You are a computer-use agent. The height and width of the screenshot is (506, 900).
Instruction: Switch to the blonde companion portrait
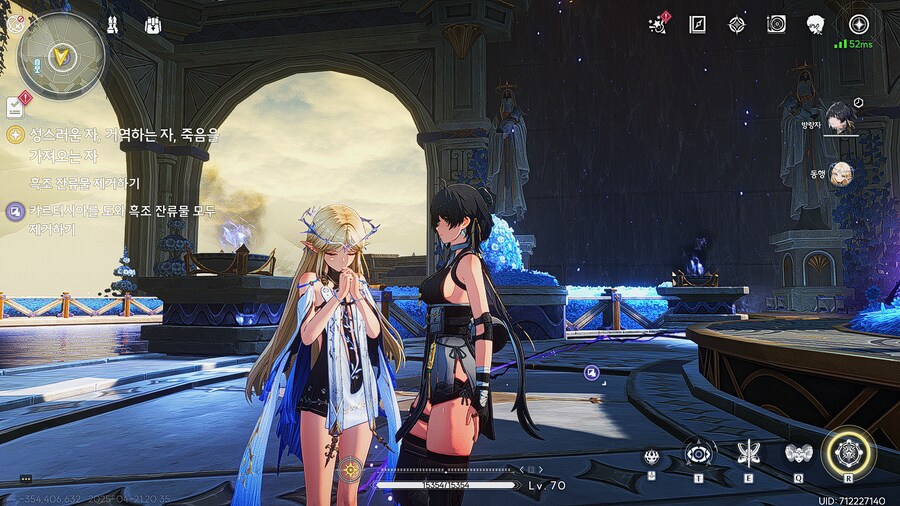click(842, 173)
